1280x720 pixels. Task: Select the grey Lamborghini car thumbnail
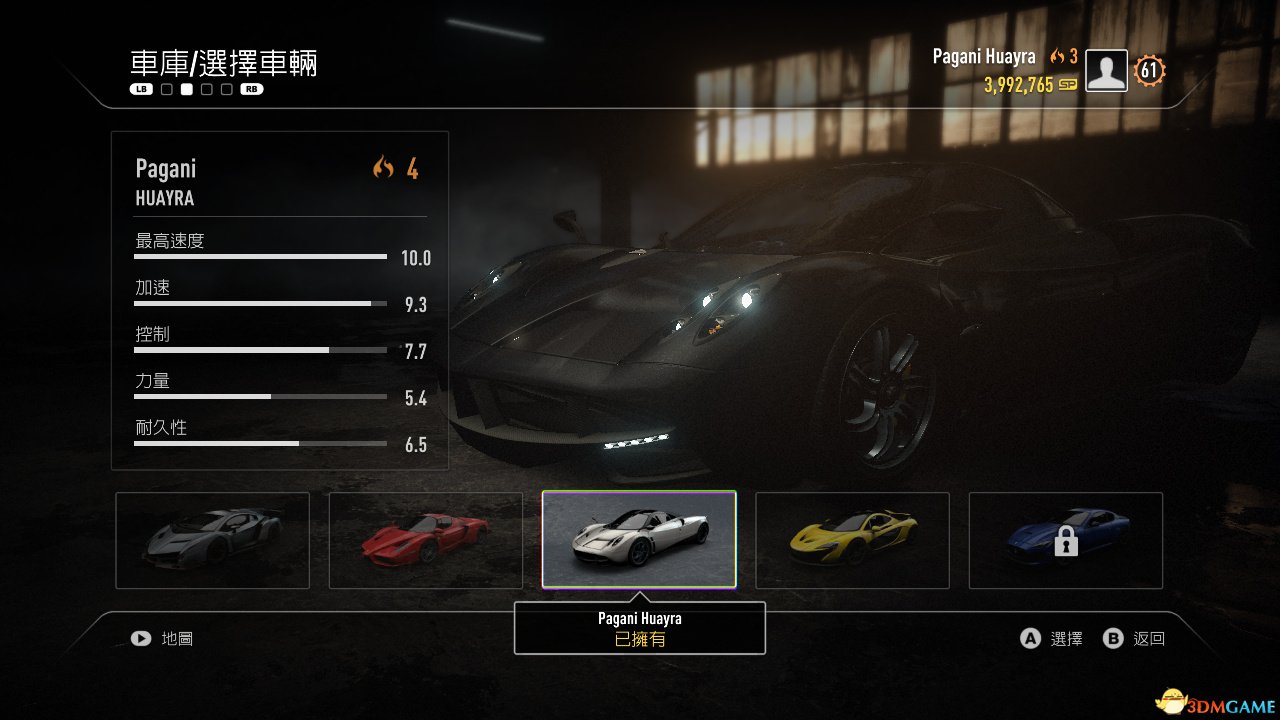[212, 540]
